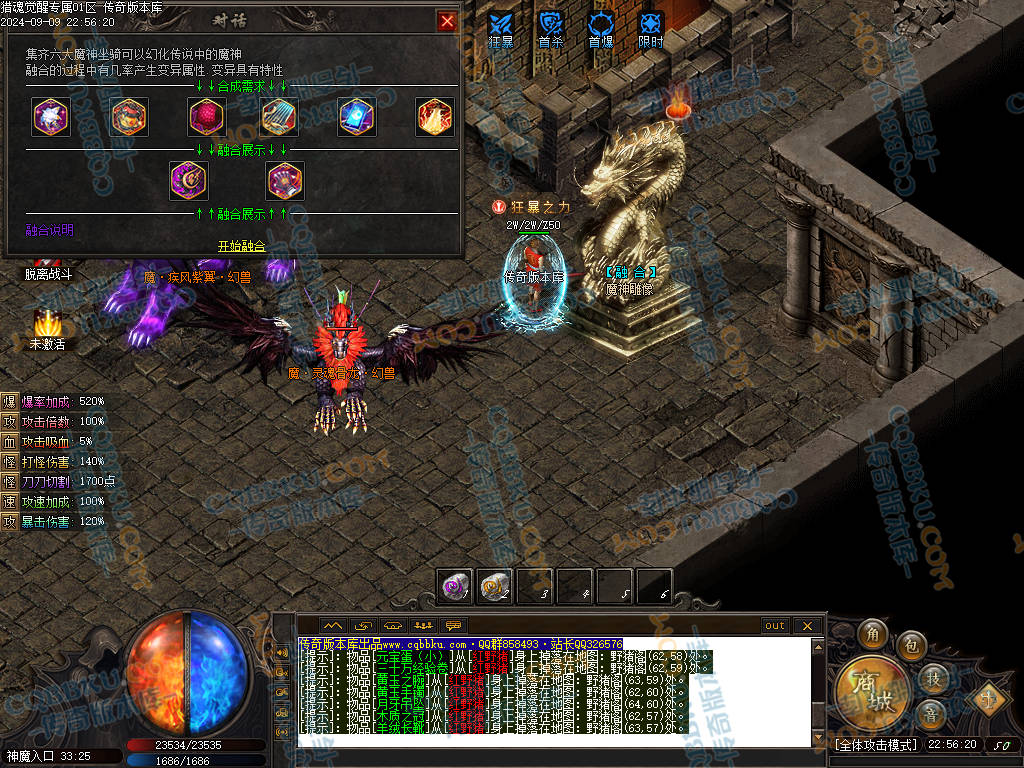The width and height of the screenshot is (1024, 768).
Task: Click the 脱离战斗 leave combat button
Action: click(48, 274)
